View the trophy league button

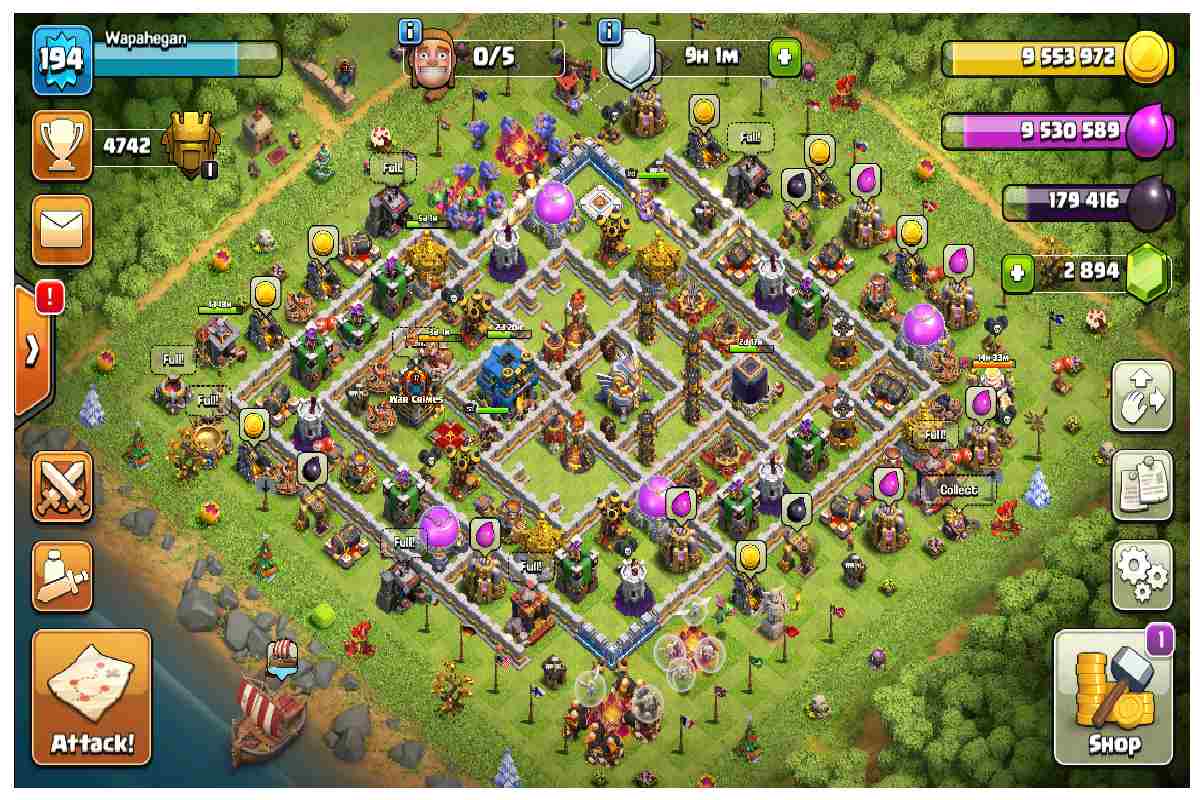(62, 145)
